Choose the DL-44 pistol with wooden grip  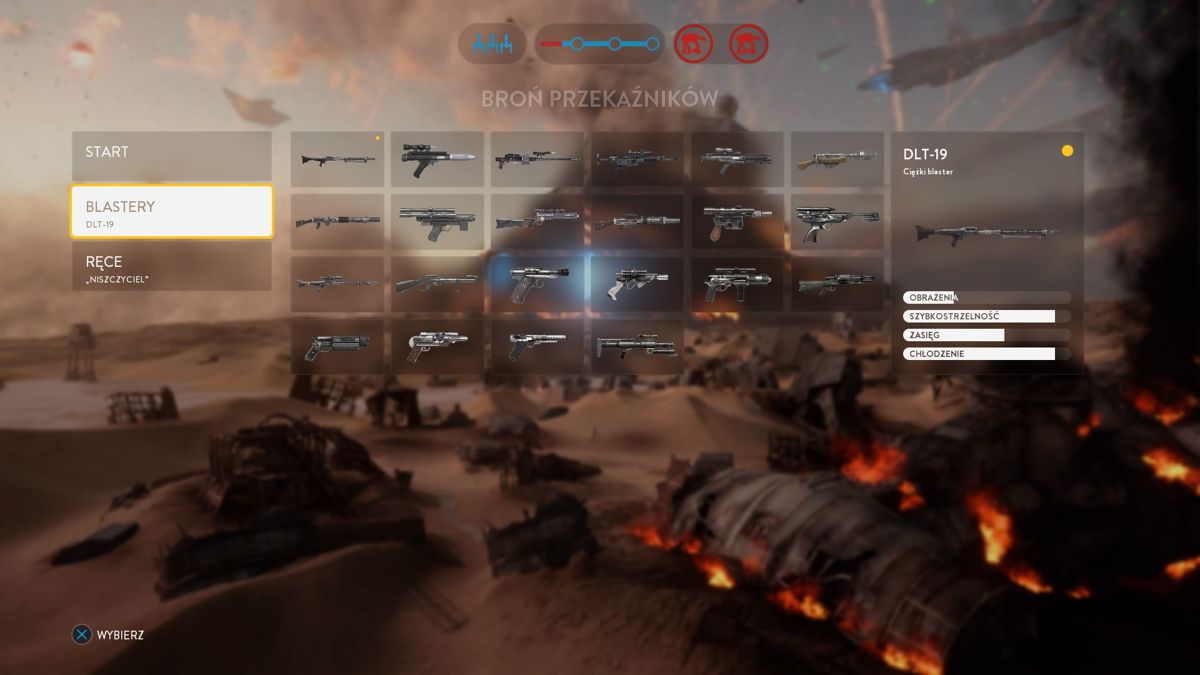pos(737,221)
